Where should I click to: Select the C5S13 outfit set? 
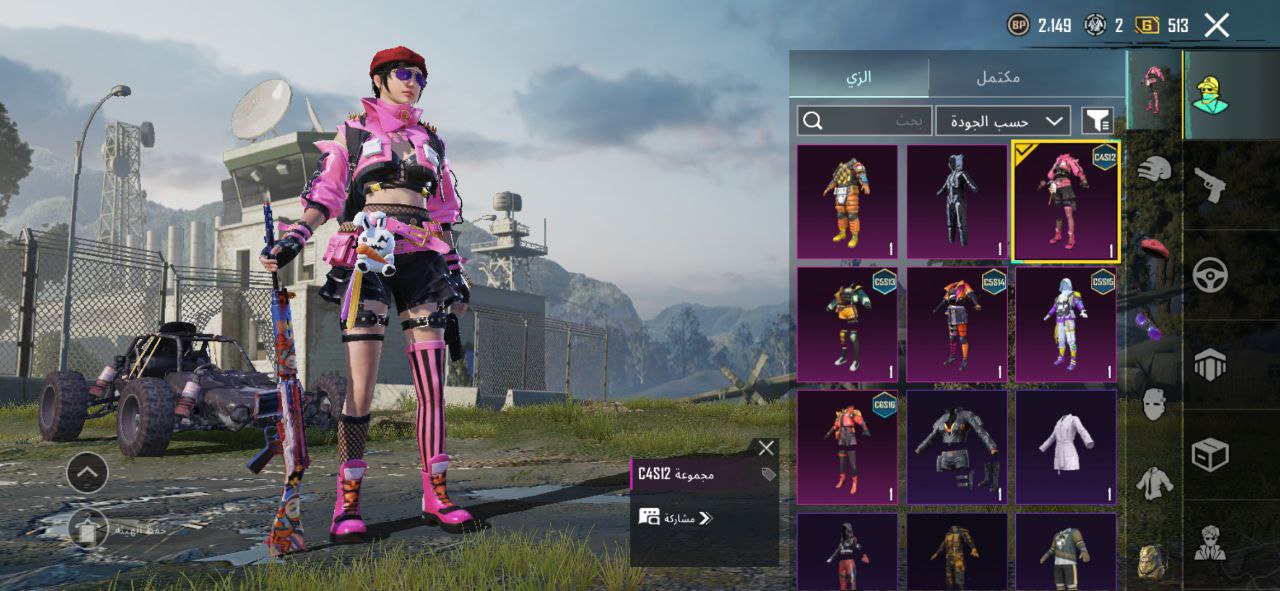pyautogui.click(x=847, y=324)
